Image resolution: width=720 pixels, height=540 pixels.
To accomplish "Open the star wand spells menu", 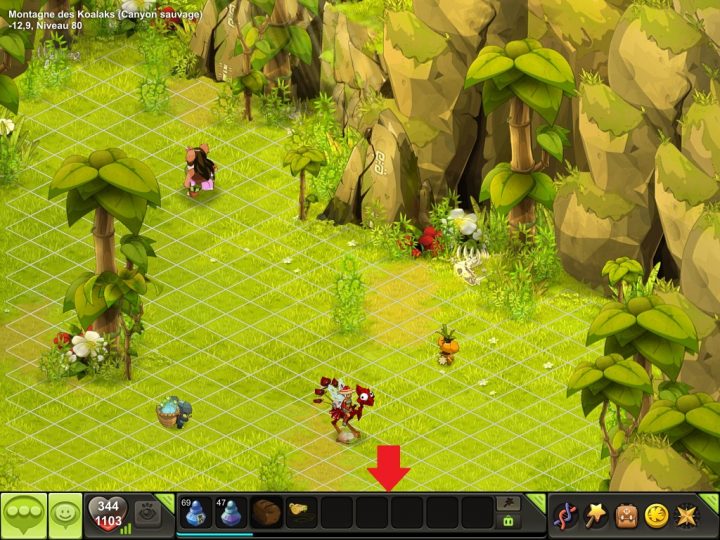I will coord(597,516).
